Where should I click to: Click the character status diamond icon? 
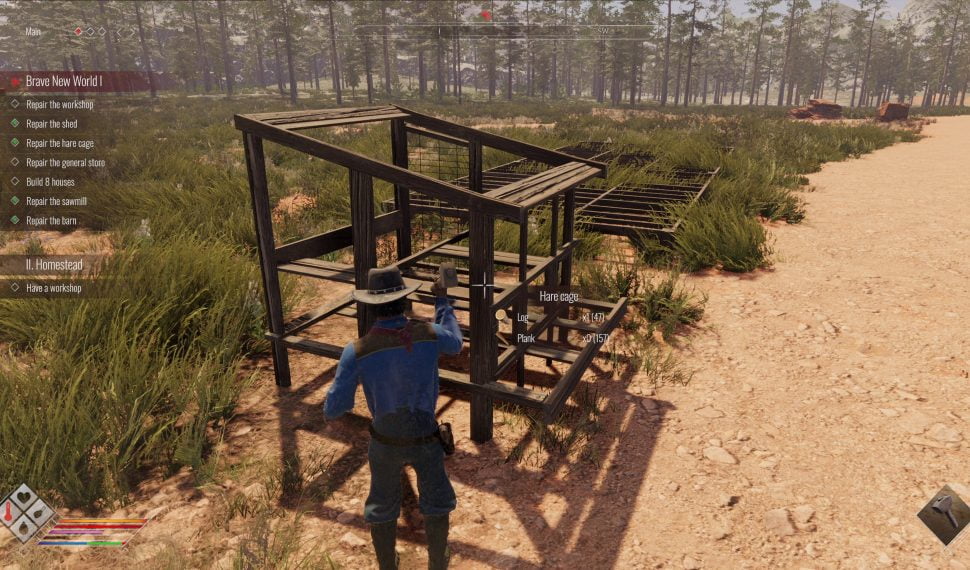coord(27,513)
